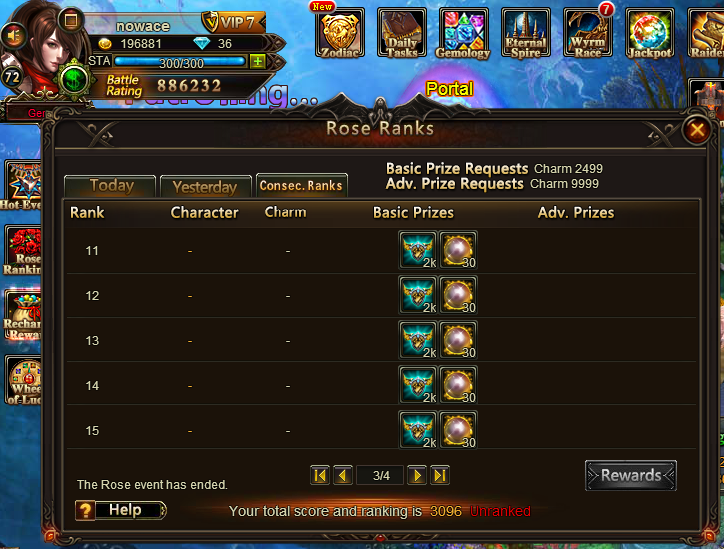The image size is (724, 549).
Task: Open the Zodiac icon
Action: [340, 33]
